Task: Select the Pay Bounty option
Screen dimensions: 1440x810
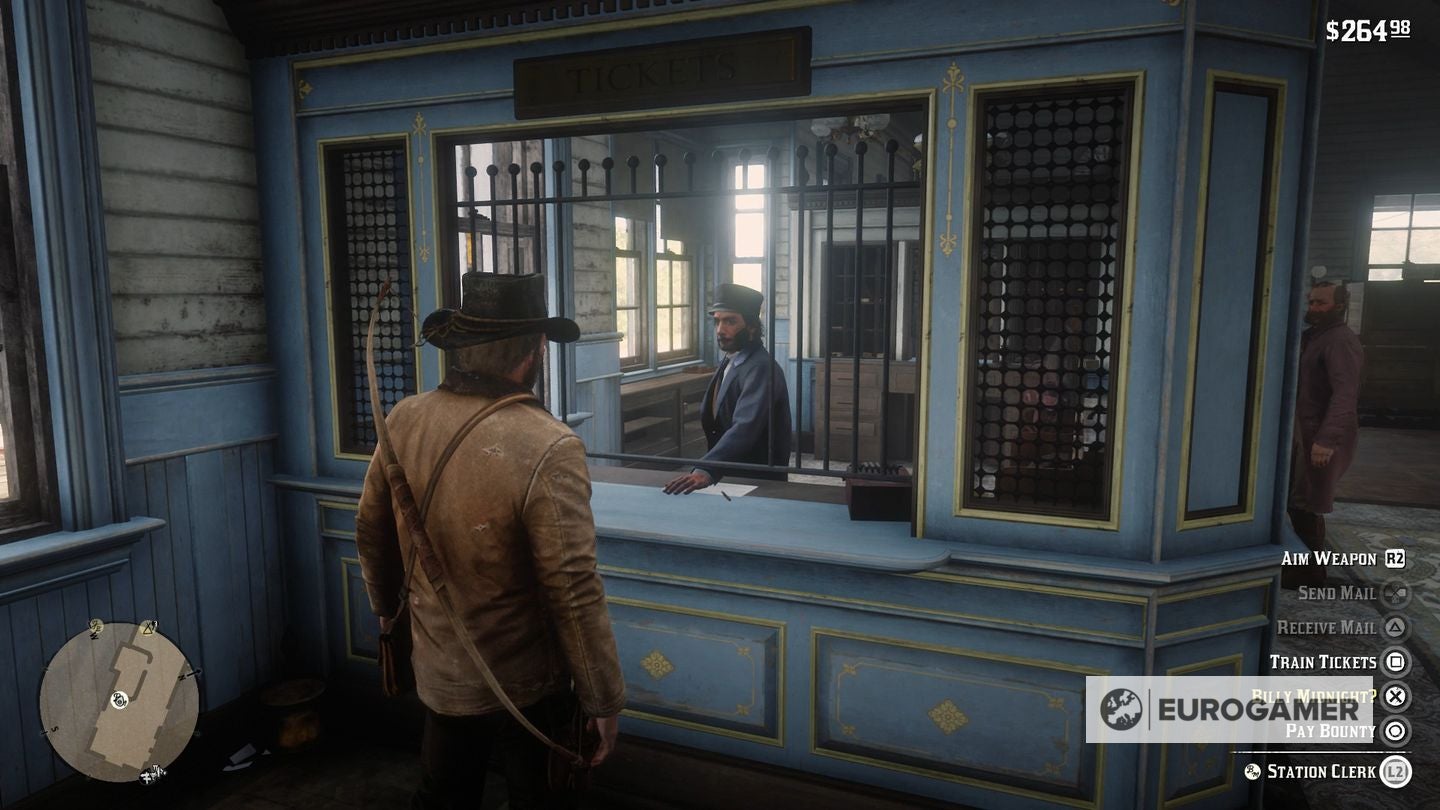Action: (1330, 731)
